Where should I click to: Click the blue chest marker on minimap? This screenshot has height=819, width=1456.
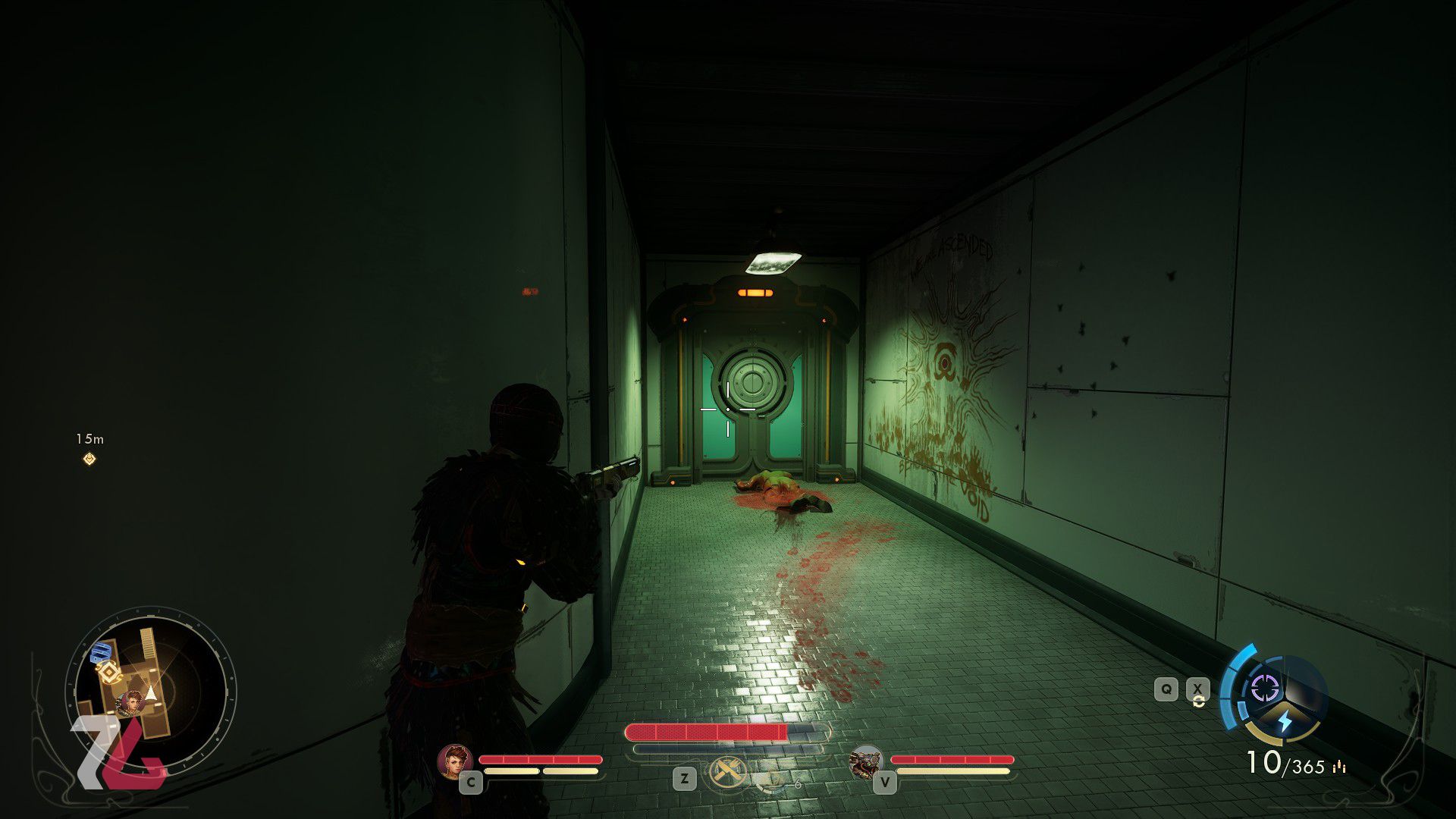pos(101,653)
